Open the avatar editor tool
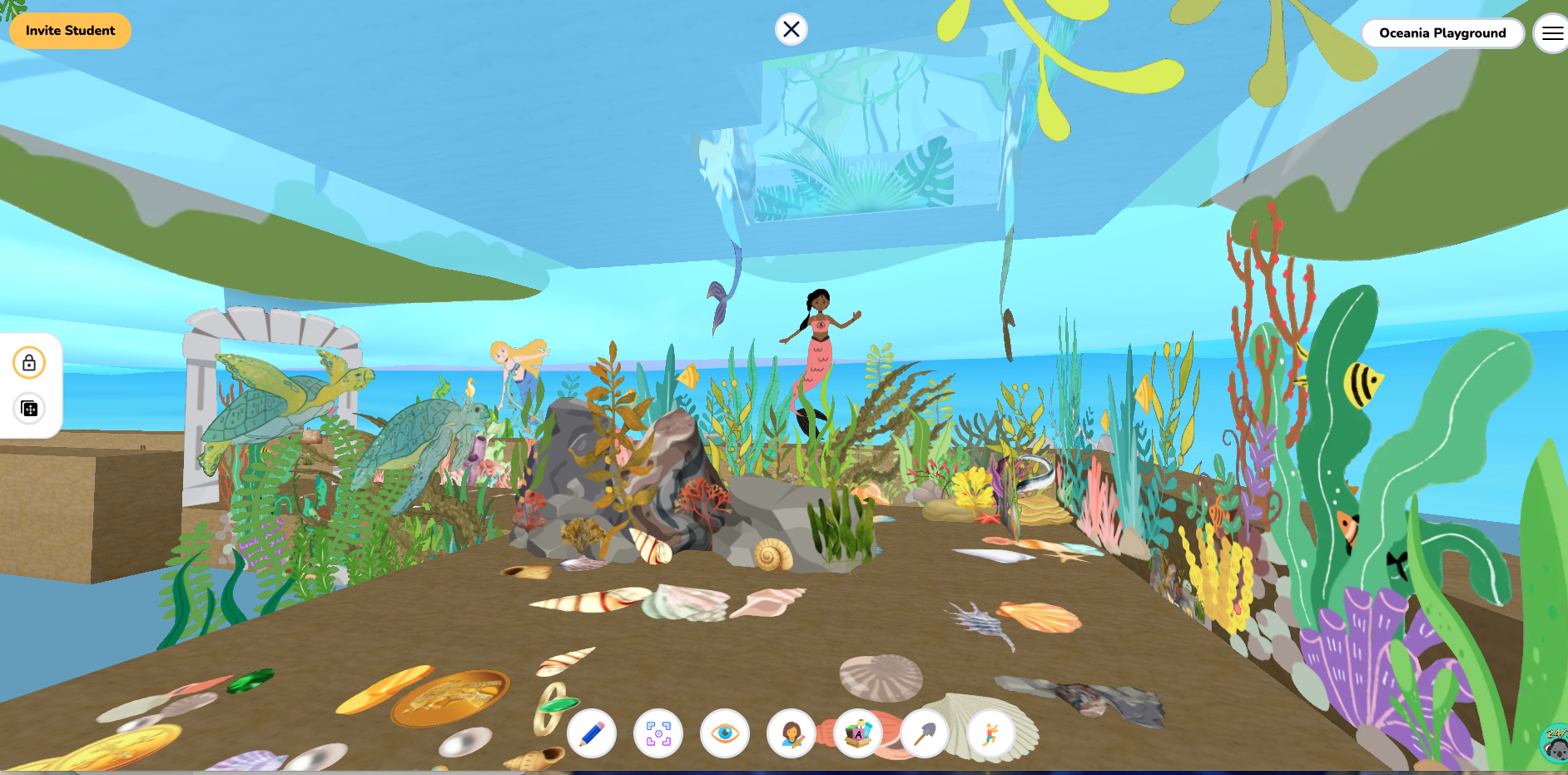Screen dimensions: 1568x775 [791, 734]
